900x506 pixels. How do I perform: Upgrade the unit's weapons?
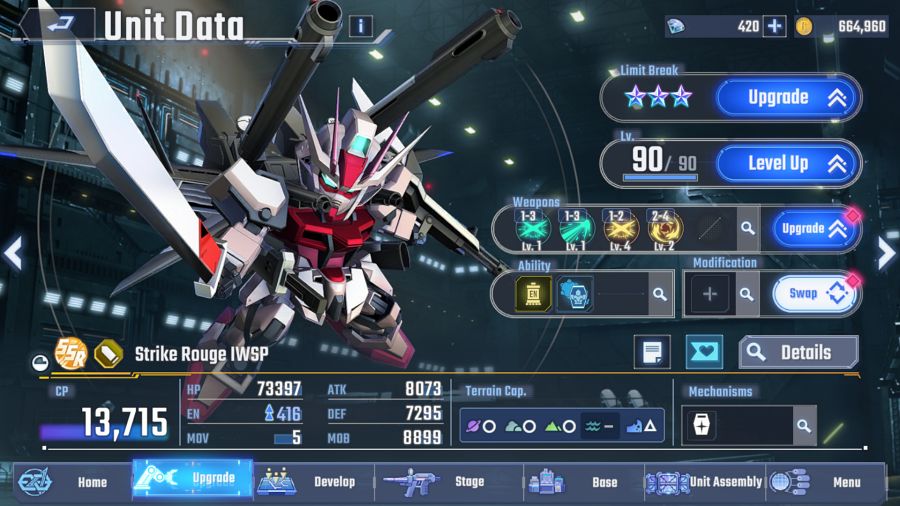[x=814, y=228]
